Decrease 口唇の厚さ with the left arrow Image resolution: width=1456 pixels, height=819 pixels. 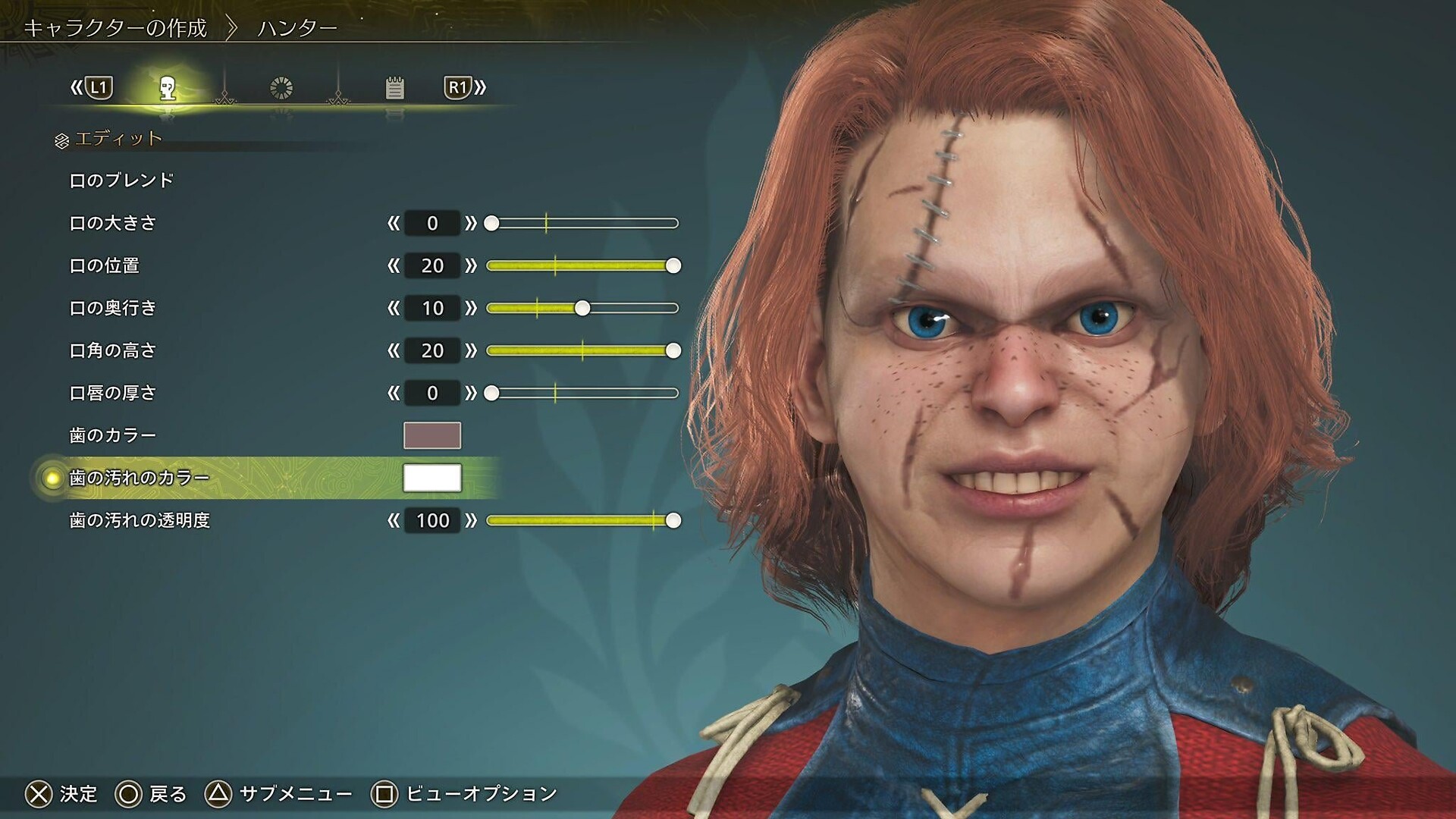click(x=393, y=393)
